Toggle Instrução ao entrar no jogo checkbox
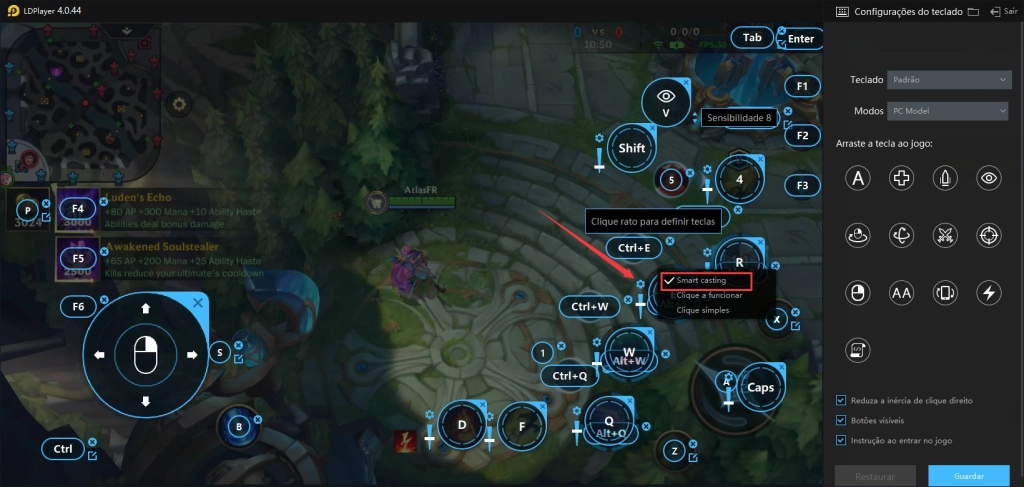This screenshot has height=487, width=1024. click(x=841, y=440)
